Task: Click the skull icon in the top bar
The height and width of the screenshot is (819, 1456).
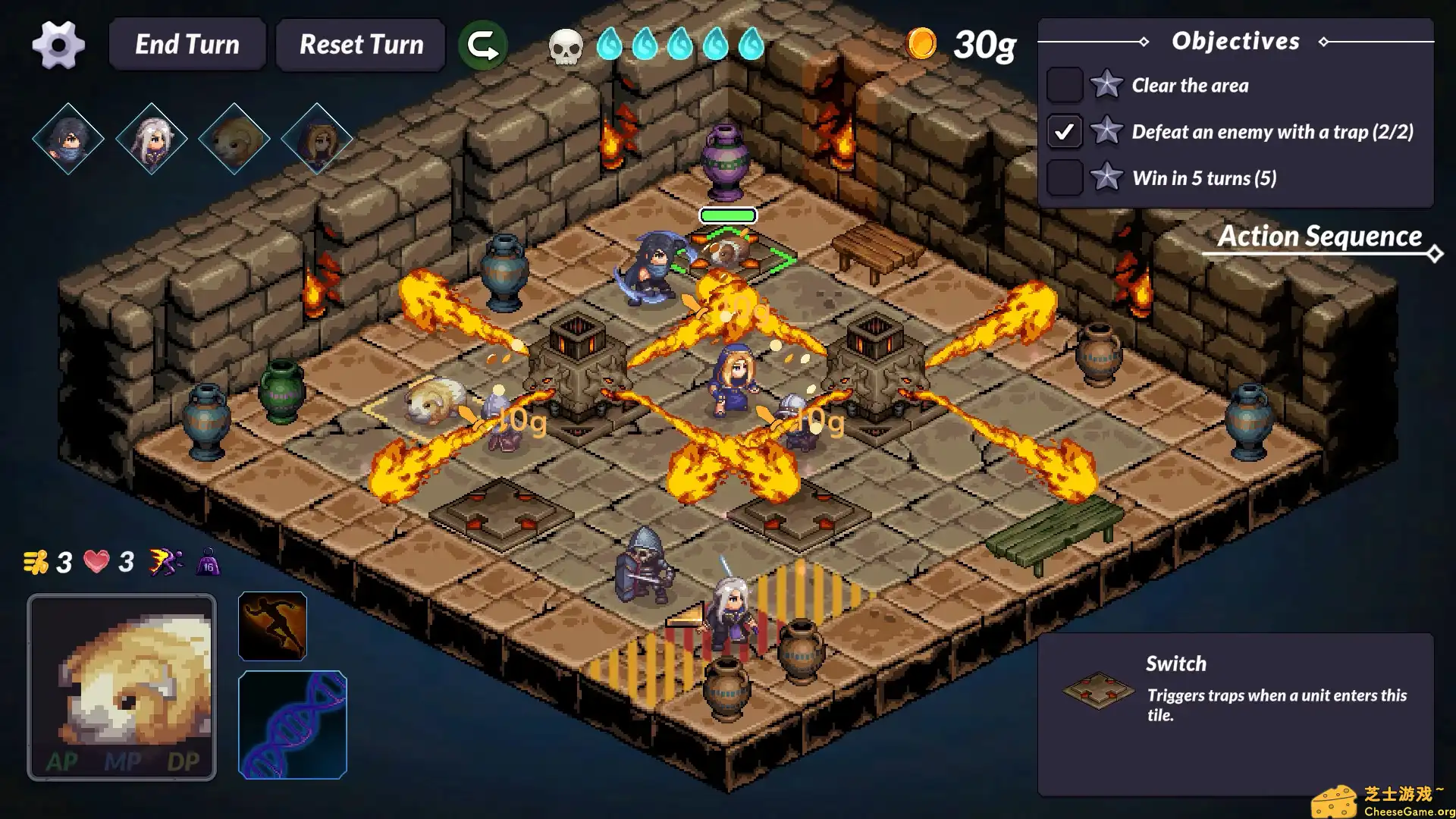Action: point(566,45)
